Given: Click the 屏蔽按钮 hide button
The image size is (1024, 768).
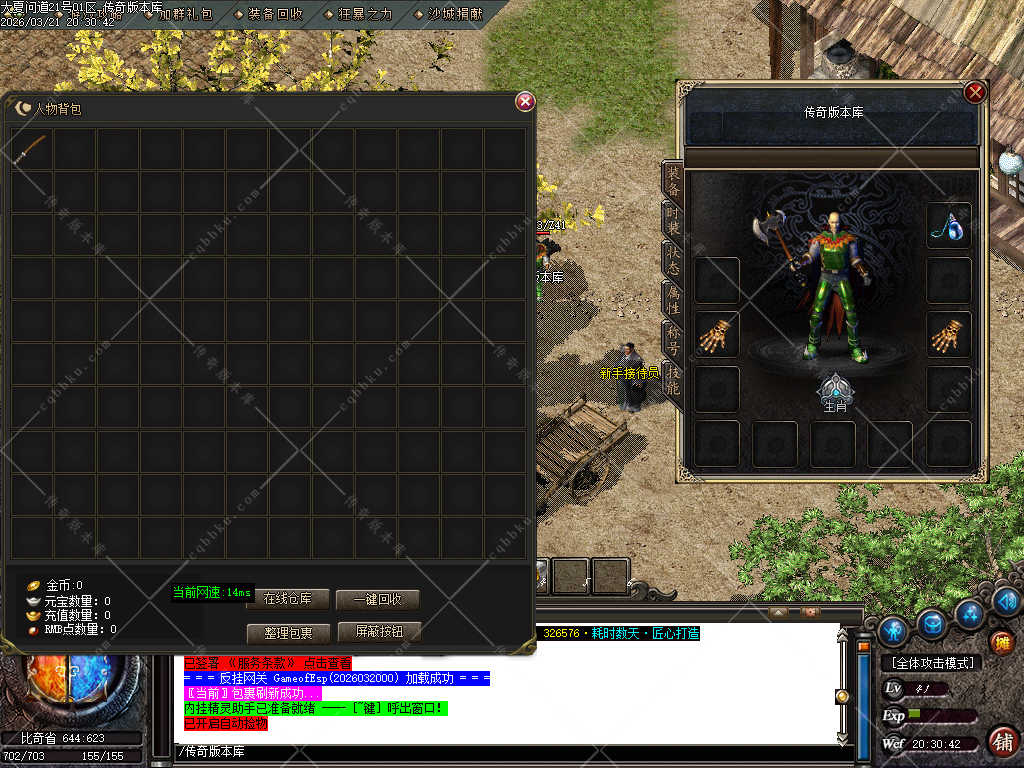Looking at the screenshot, I should (379, 632).
